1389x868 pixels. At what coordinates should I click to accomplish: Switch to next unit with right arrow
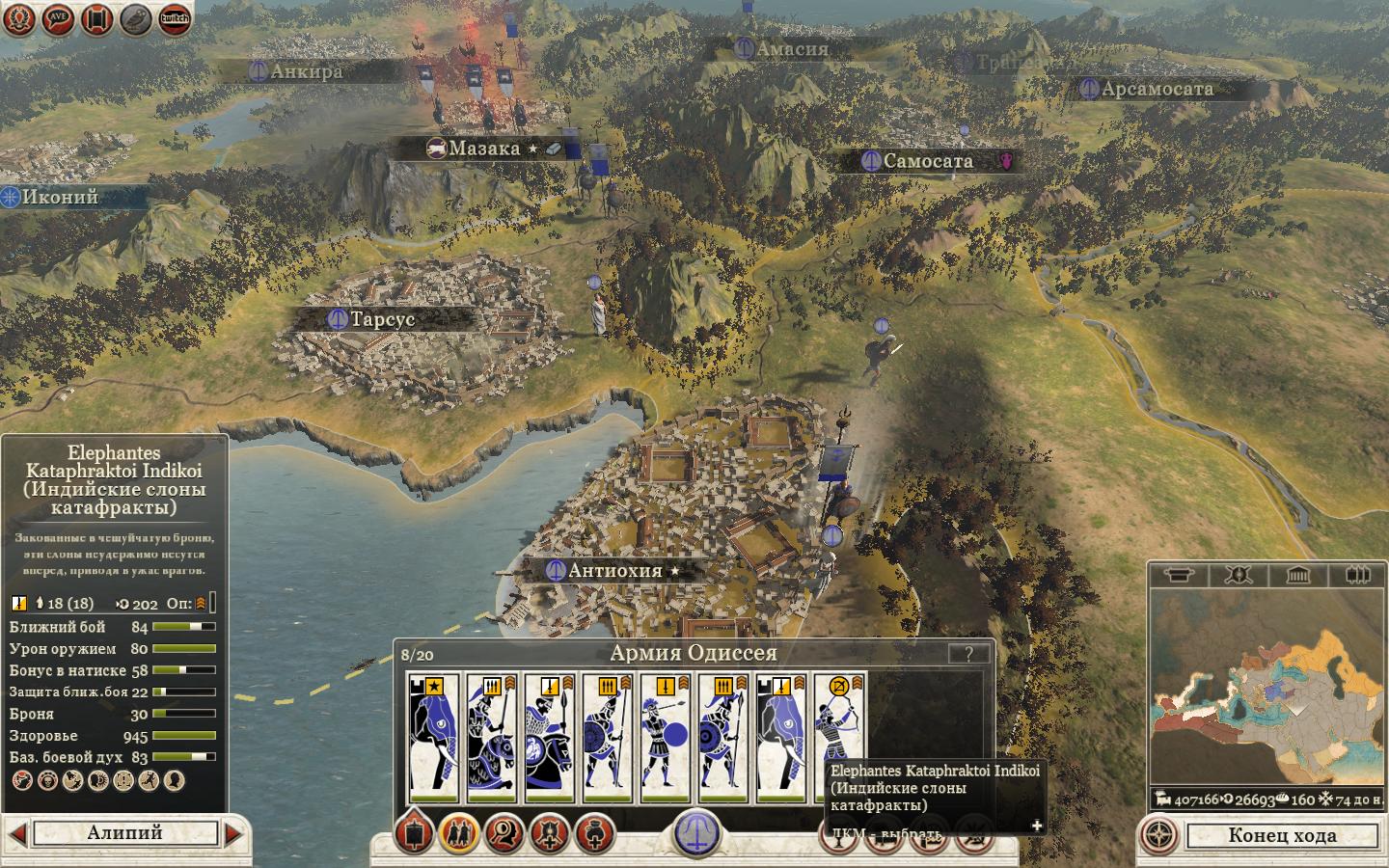pyautogui.click(x=233, y=832)
